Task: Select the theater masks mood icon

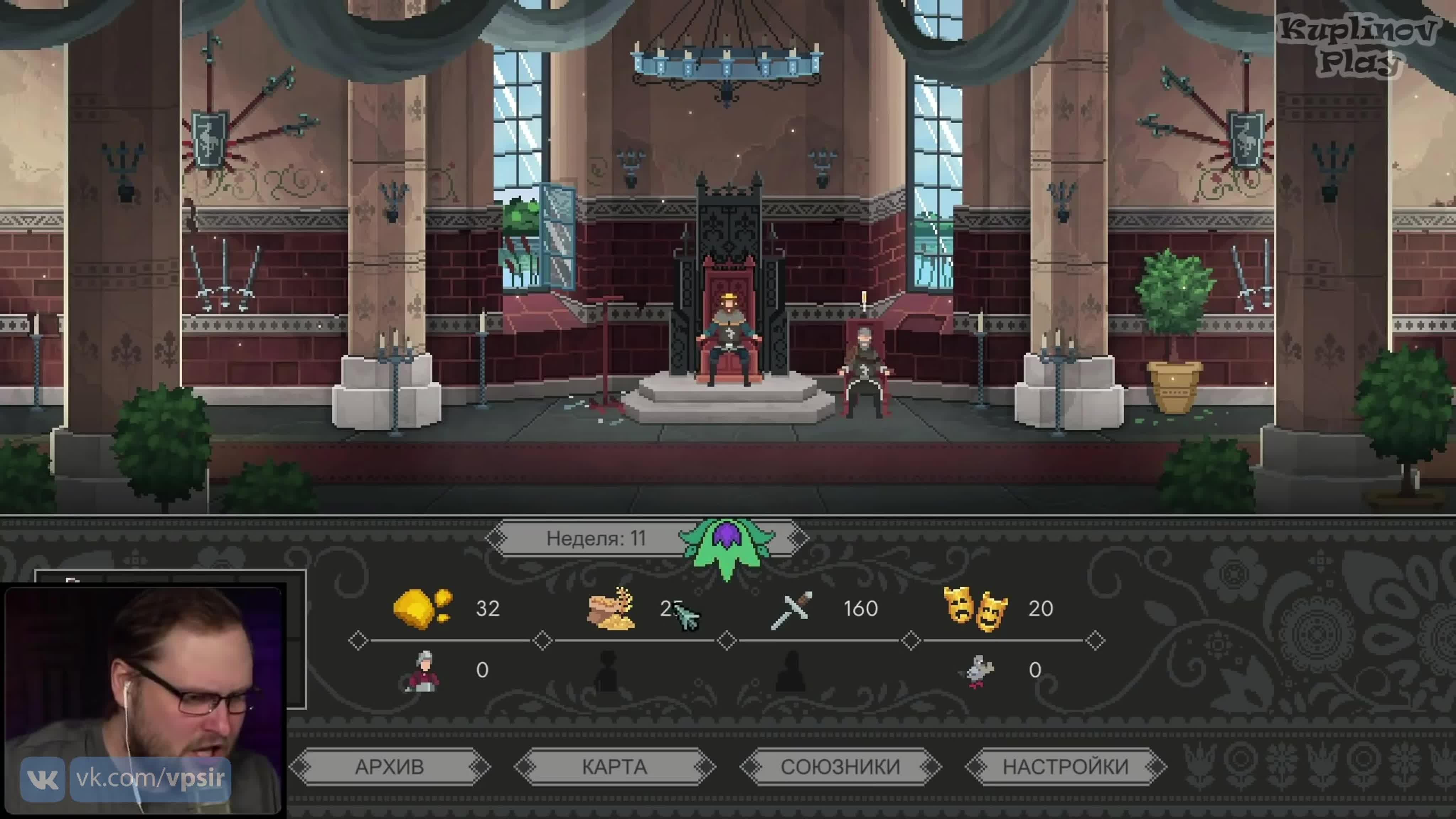Action: pyautogui.click(x=975, y=609)
